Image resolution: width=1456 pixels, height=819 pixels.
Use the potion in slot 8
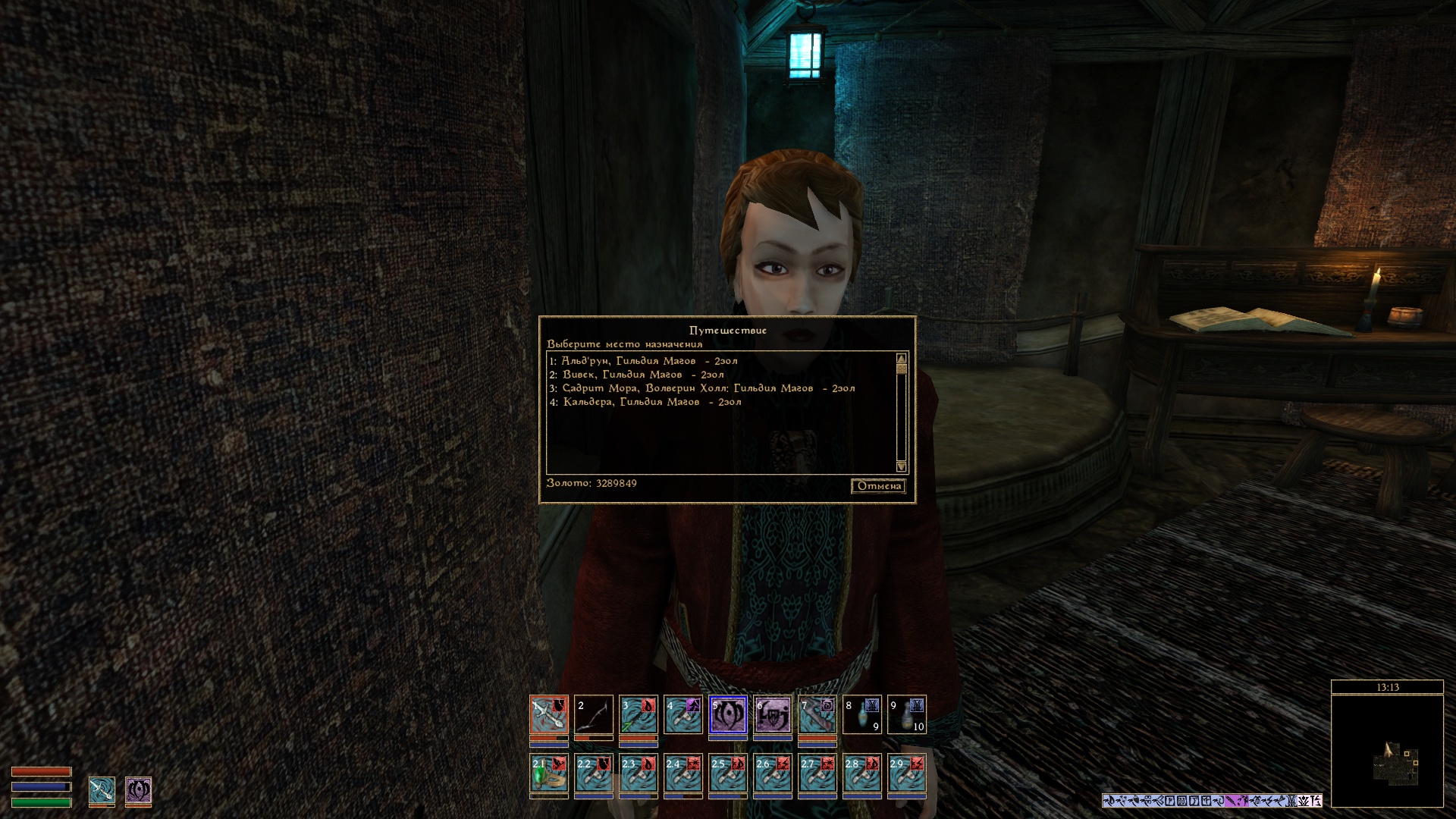click(x=862, y=714)
